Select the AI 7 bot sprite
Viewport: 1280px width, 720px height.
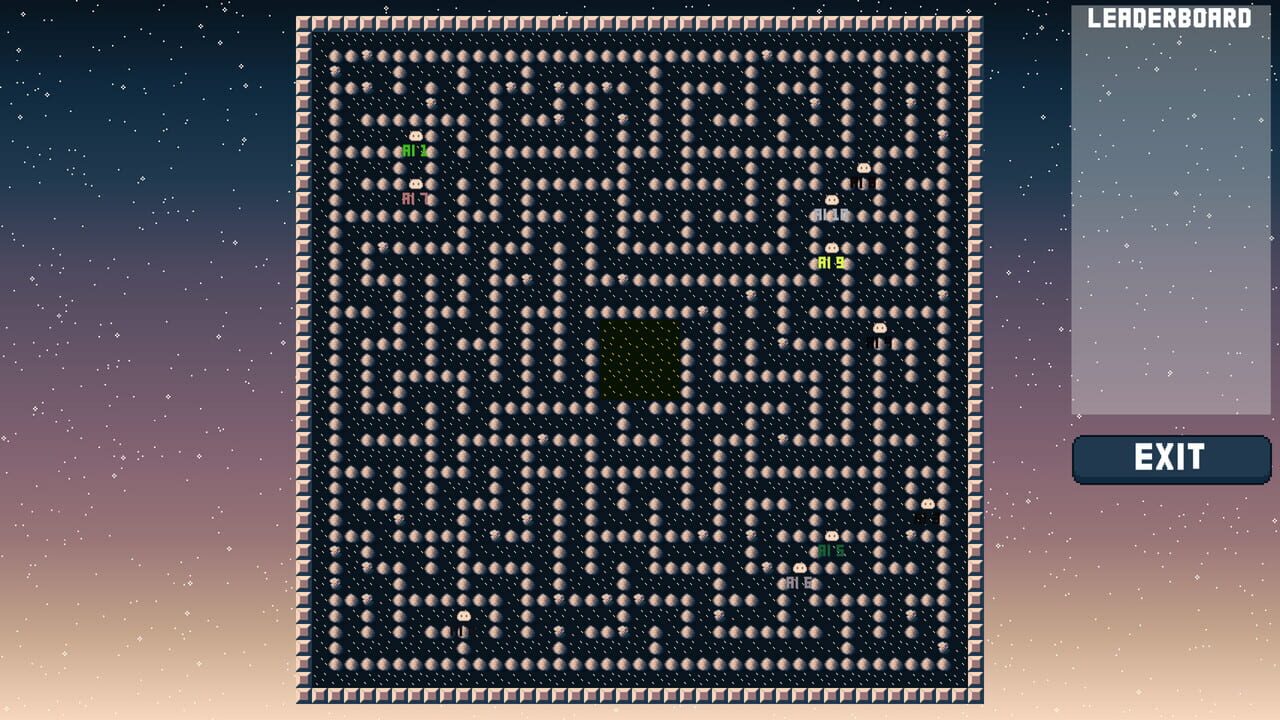coord(416,184)
